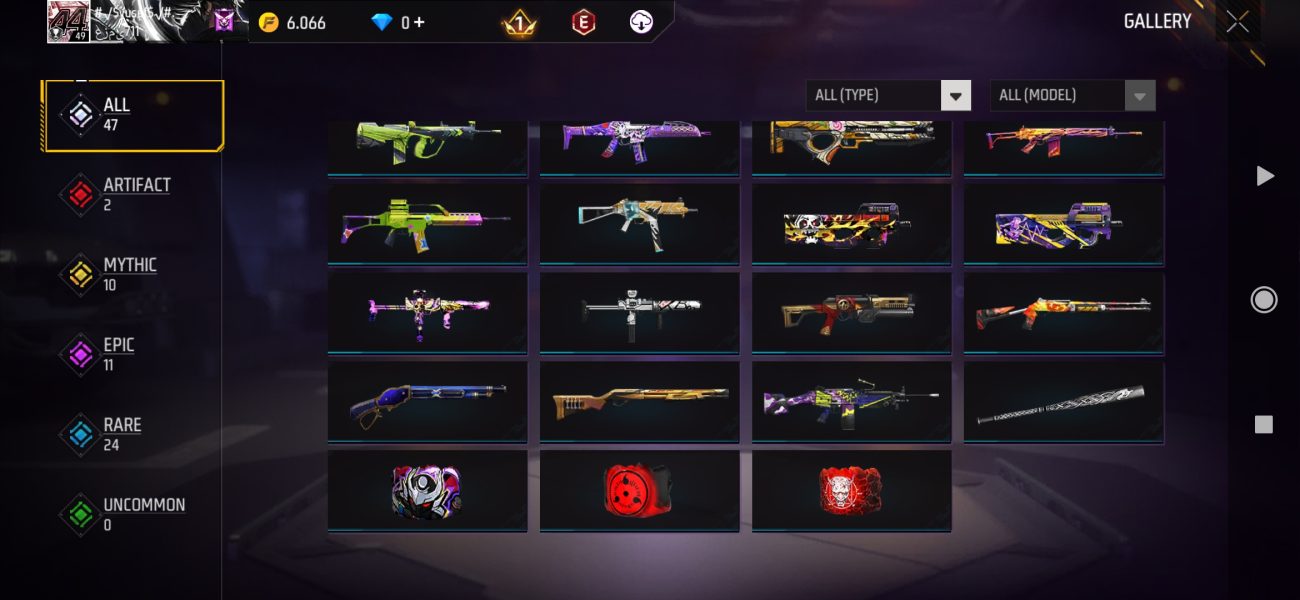Click the plus next to diamonds
The width and height of the screenshot is (1300, 600).
[x=418, y=22]
